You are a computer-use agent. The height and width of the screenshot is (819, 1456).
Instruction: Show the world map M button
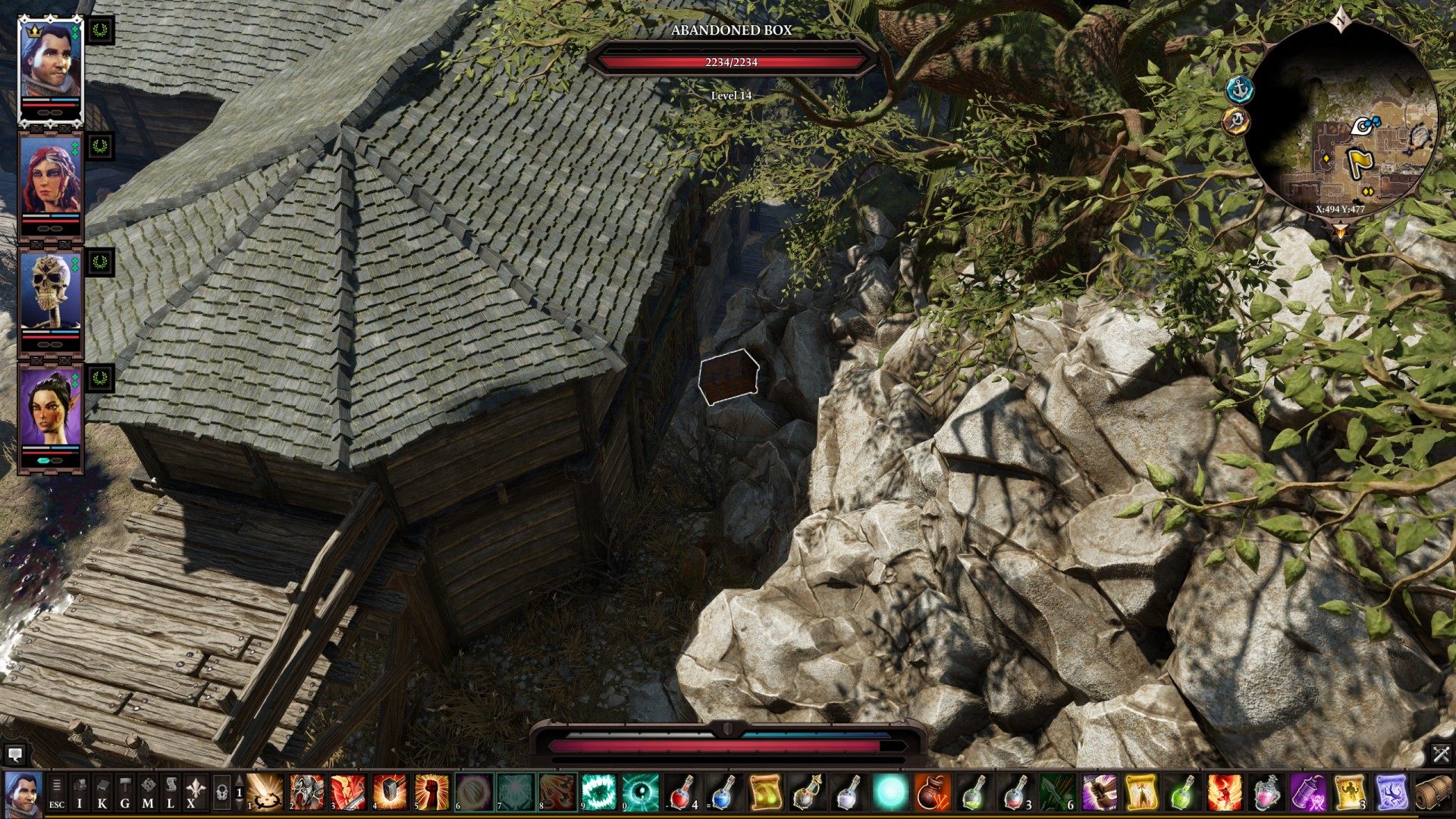(148, 792)
